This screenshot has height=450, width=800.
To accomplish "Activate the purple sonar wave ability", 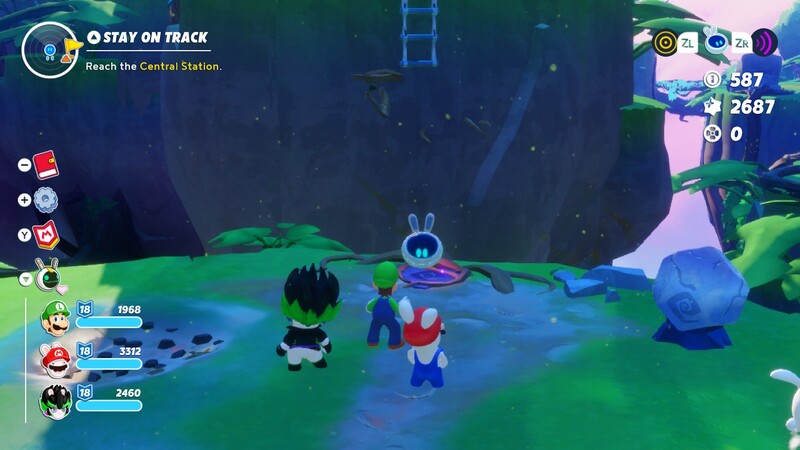I will 765,42.
